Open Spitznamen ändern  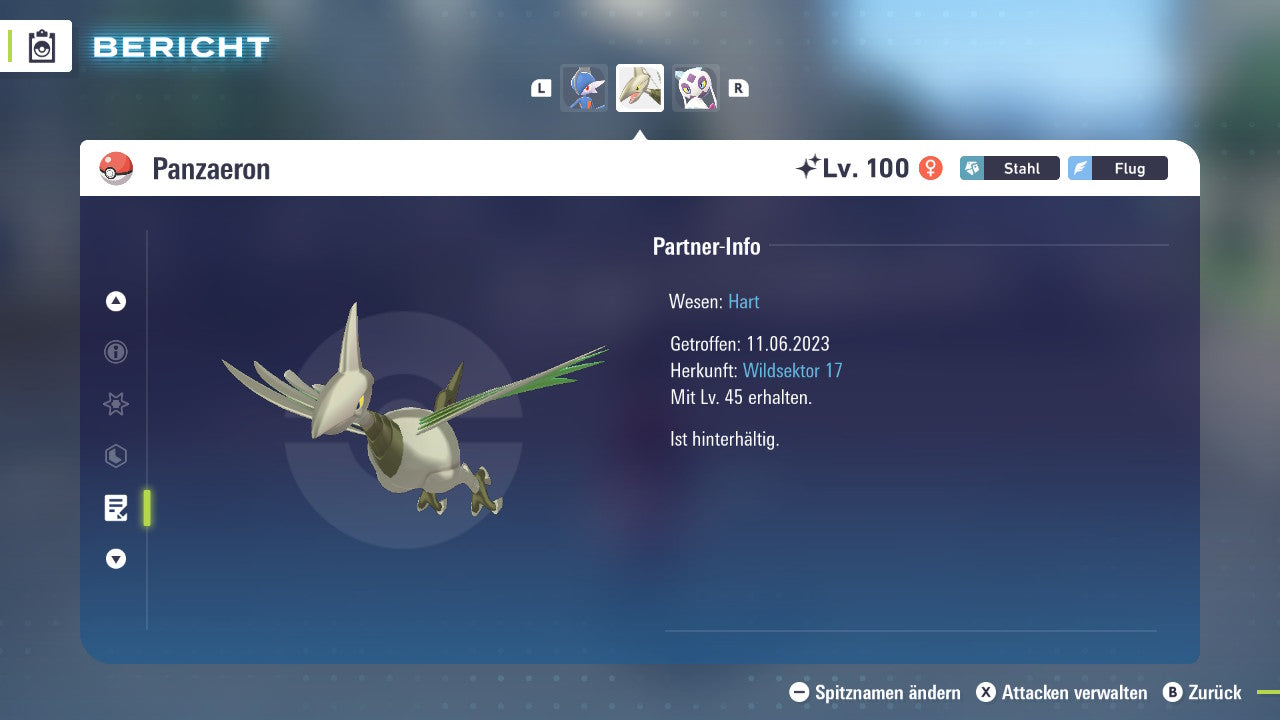(x=875, y=692)
